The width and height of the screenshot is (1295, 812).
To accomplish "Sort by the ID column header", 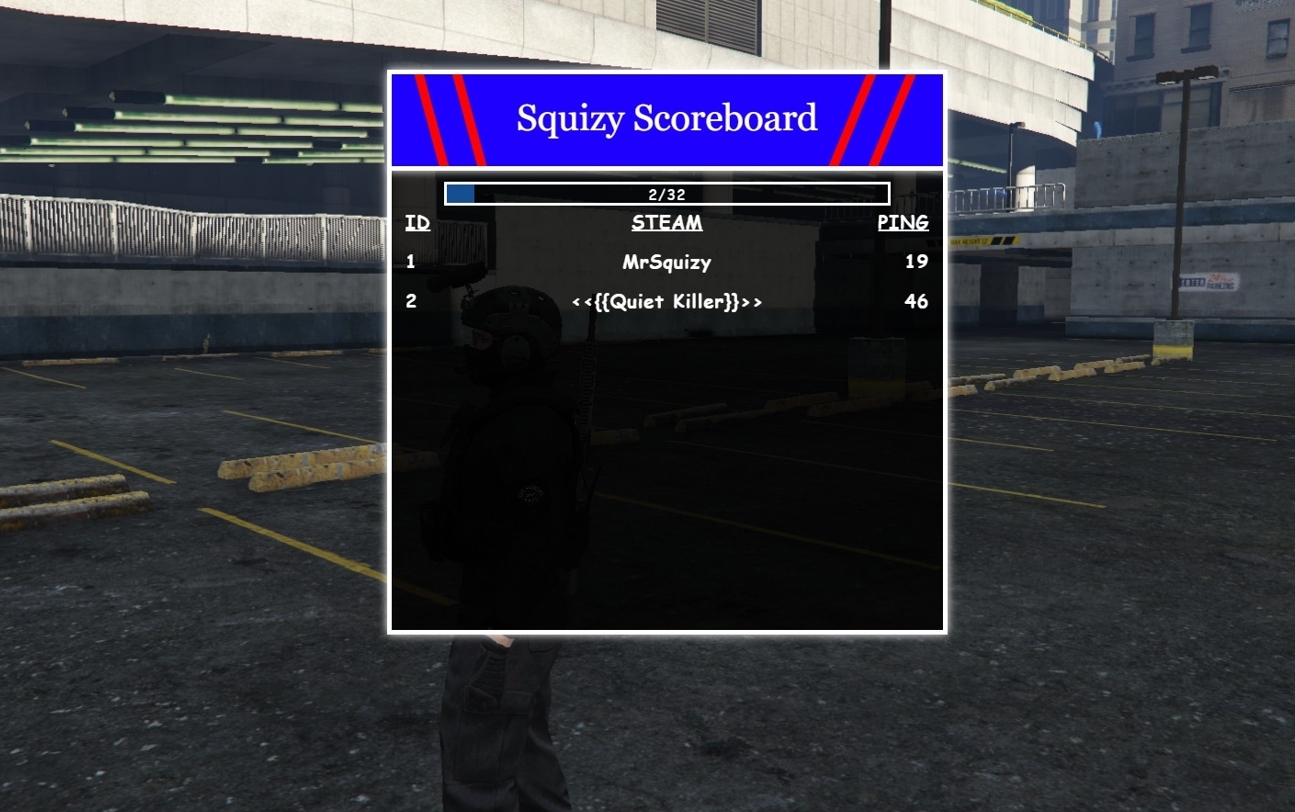I will point(417,222).
